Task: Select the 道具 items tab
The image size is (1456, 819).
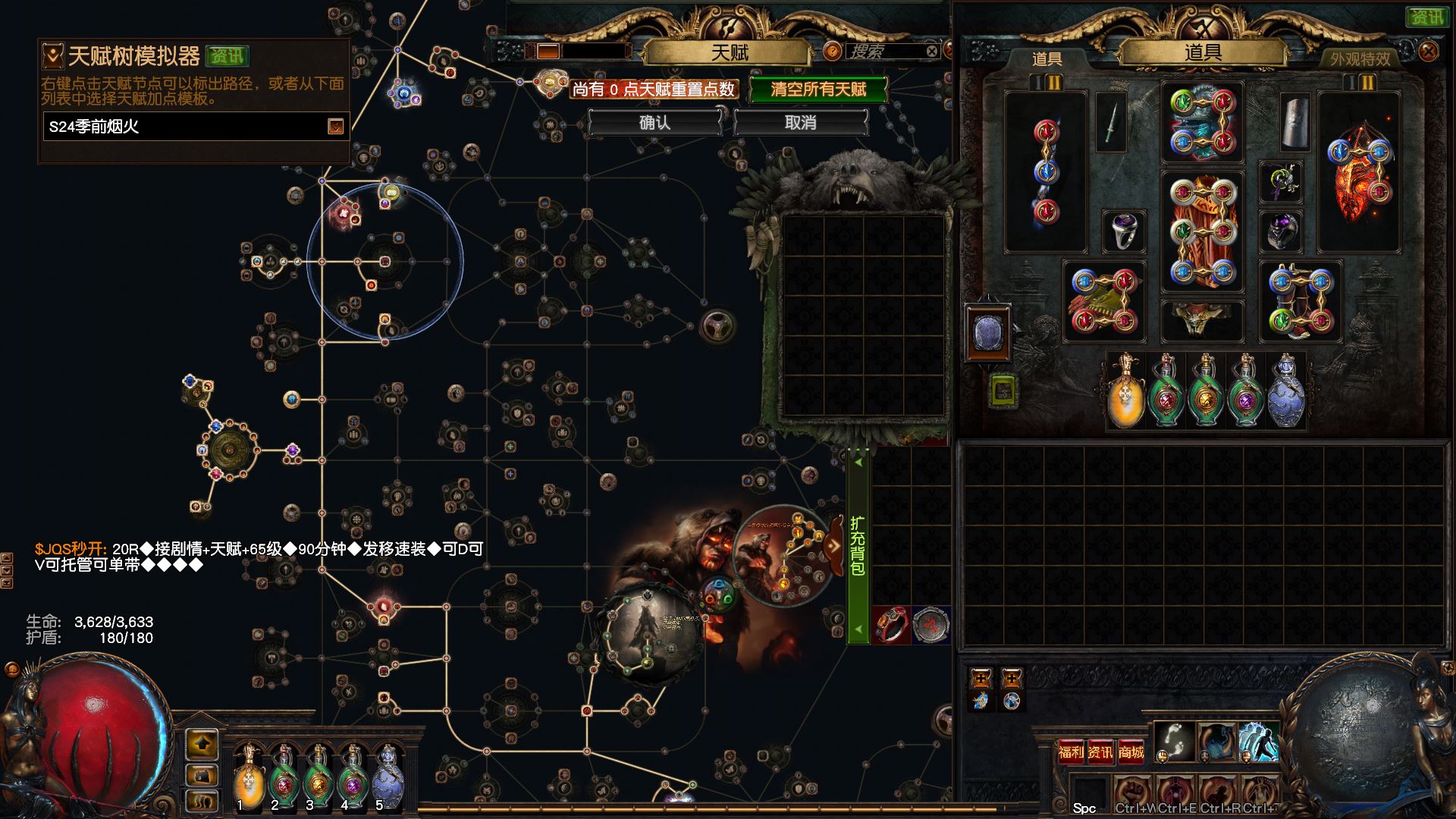Action: (x=1046, y=59)
